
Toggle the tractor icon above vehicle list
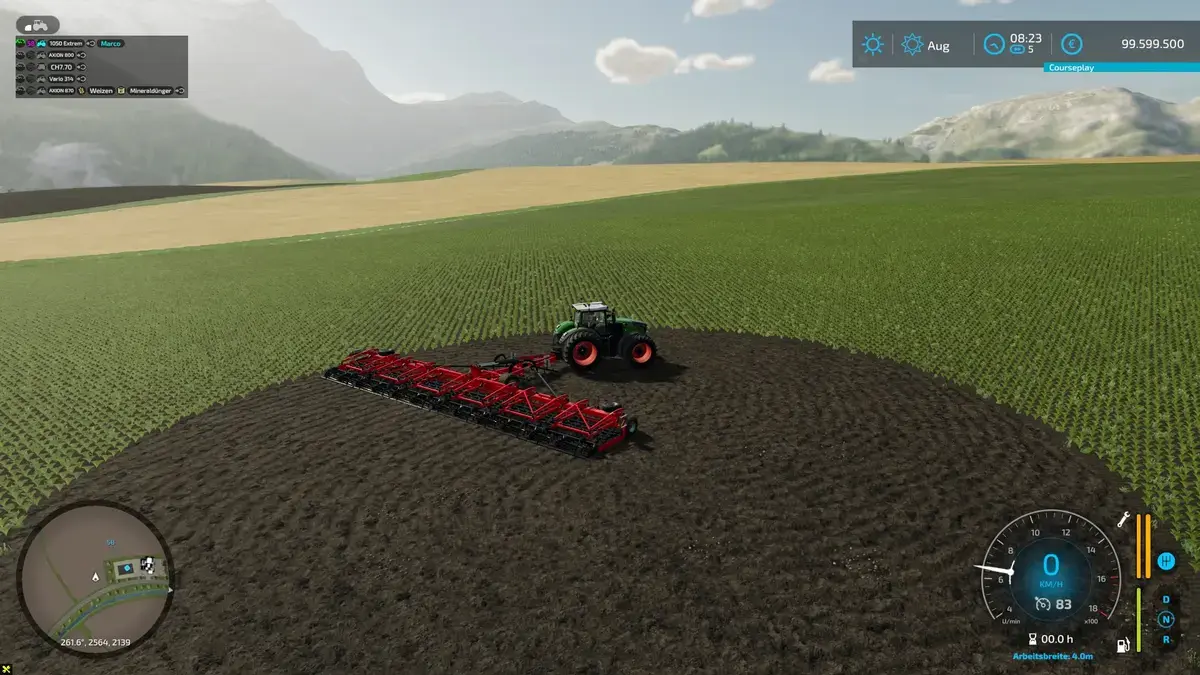point(37,24)
